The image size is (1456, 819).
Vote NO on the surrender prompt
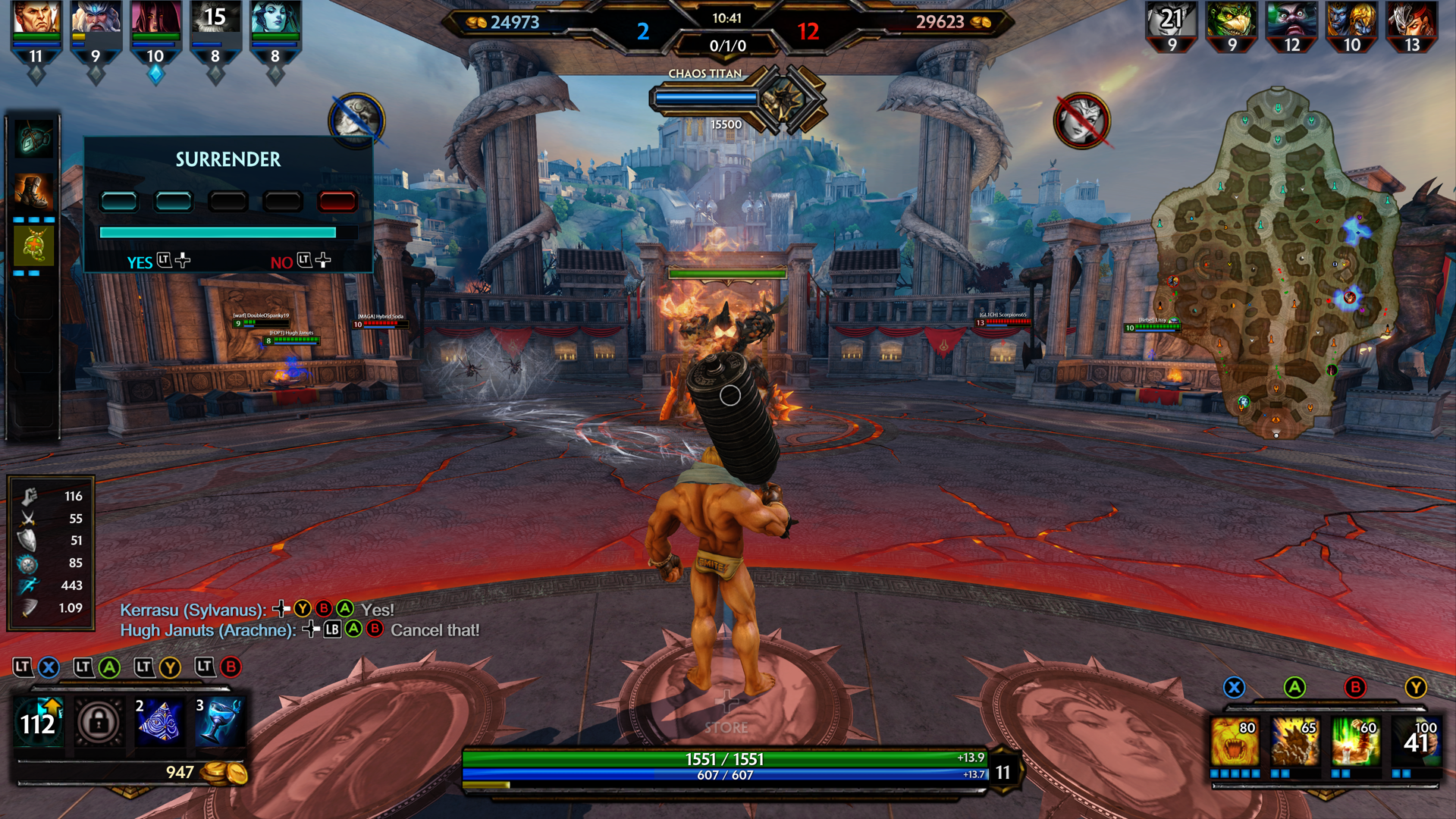tap(282, 262)
